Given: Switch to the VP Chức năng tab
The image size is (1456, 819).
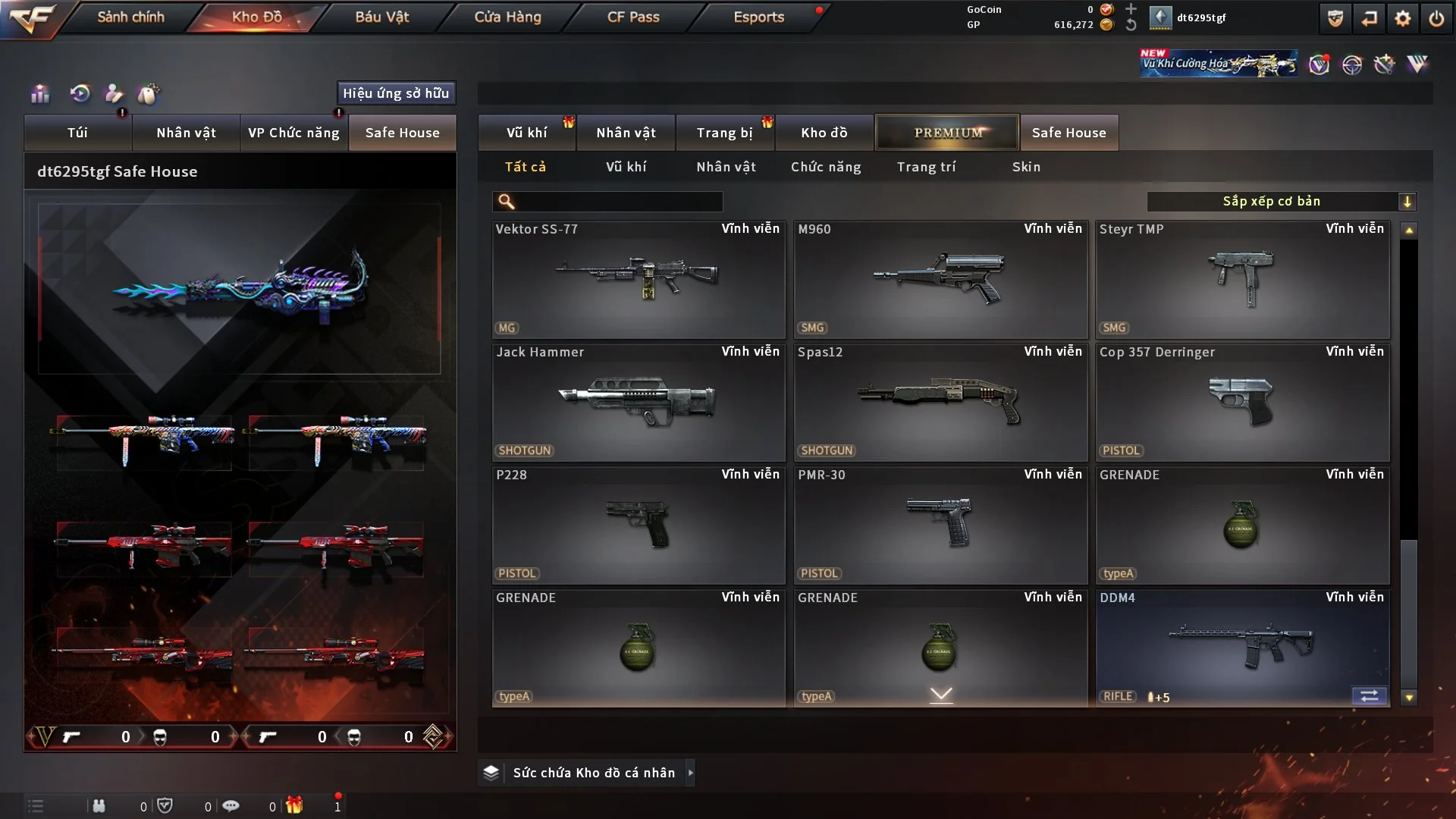Looking at the screenshot, I should click(x=293, y=133).
